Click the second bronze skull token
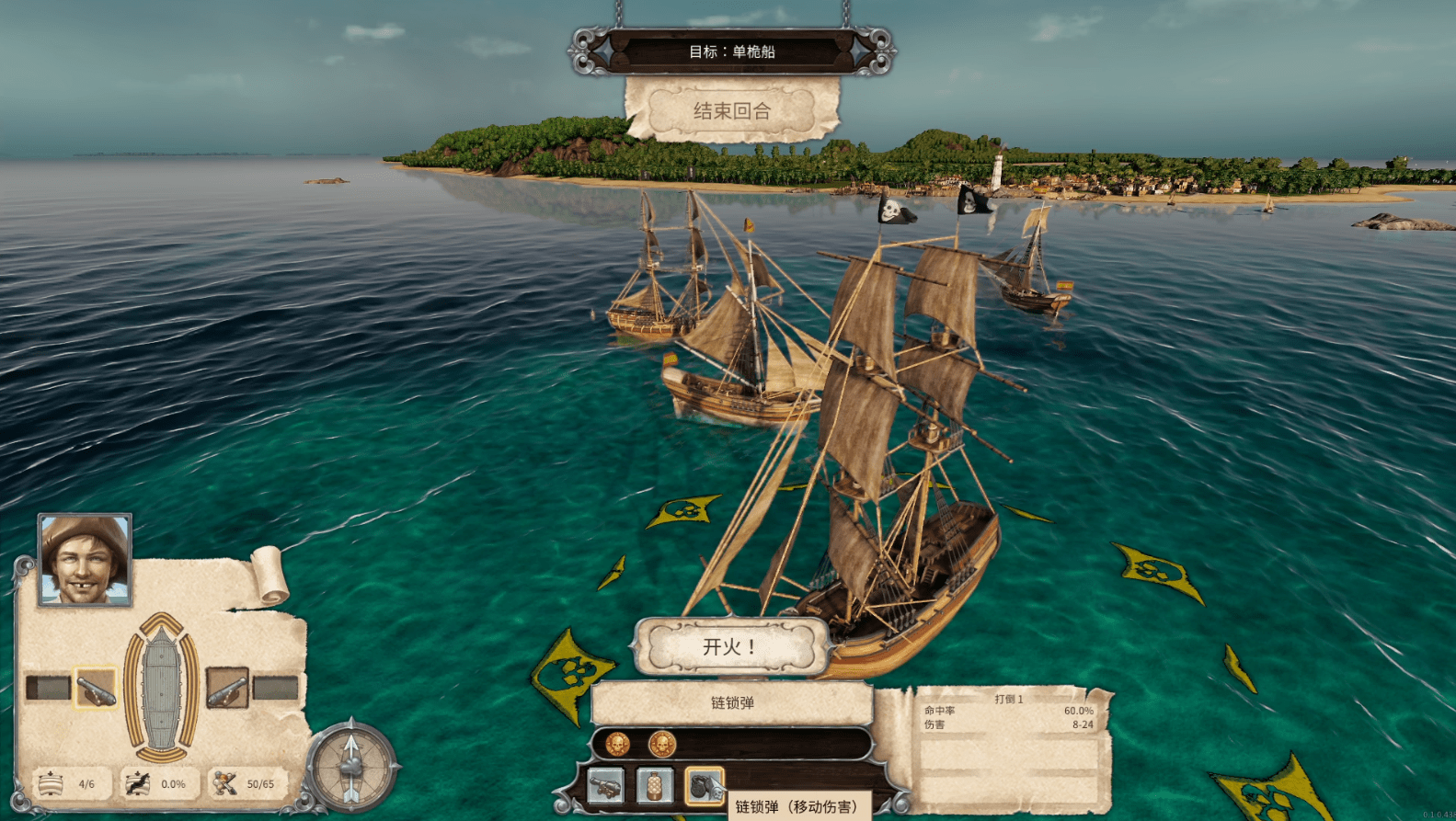The image size is (1456, 821). click(x=662, y=745)
